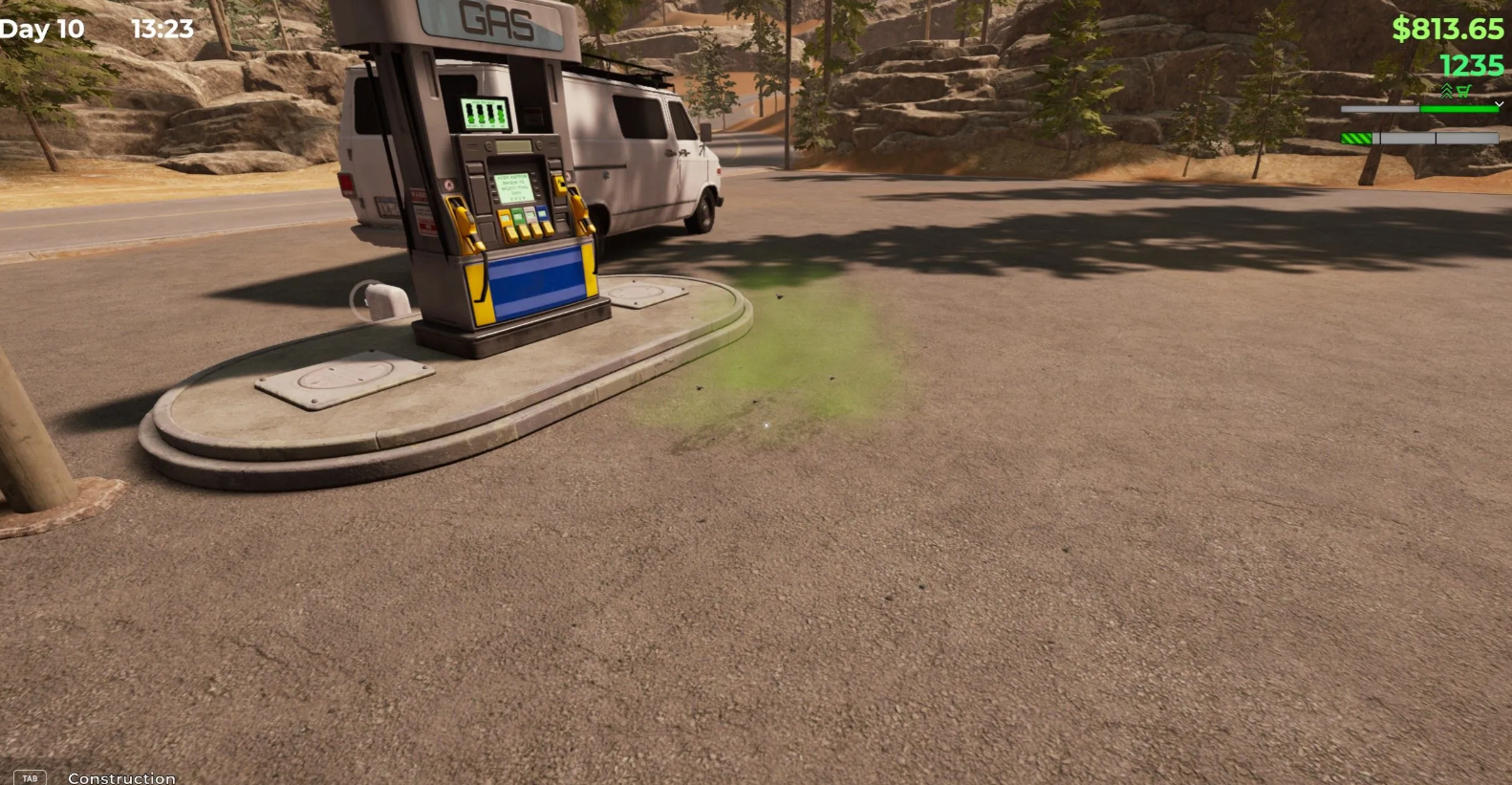
Task: Click the green shopping cart icon
Action: (1463, 91)
